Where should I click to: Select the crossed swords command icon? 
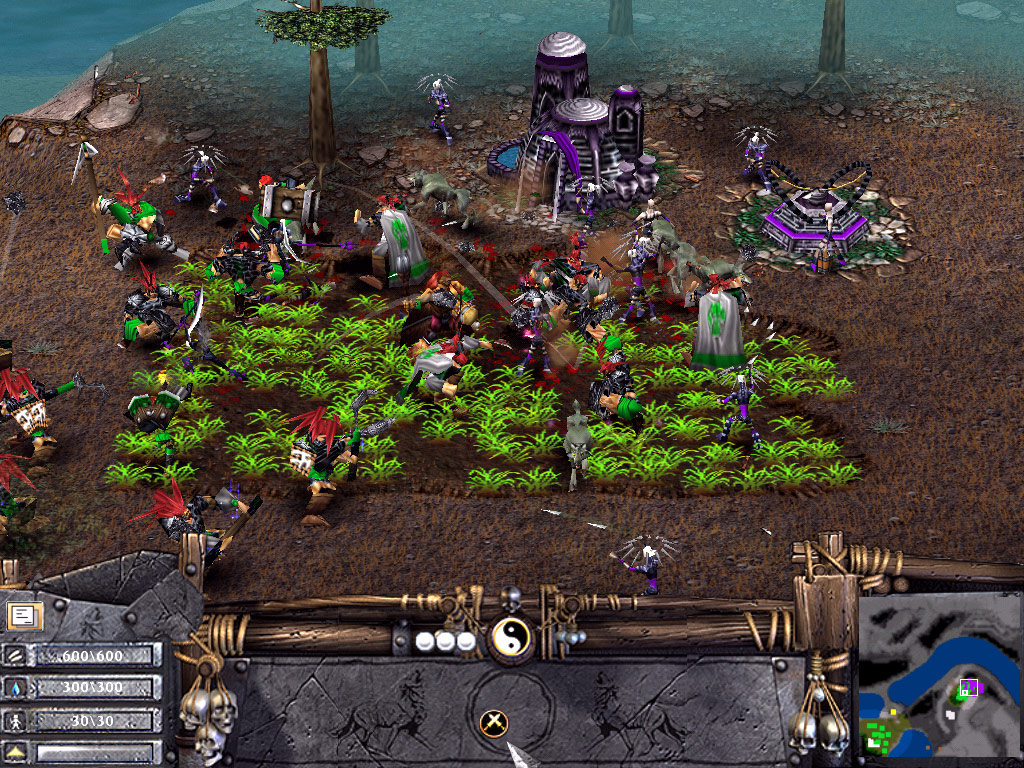pyautogui.click(x=493, y=722)
